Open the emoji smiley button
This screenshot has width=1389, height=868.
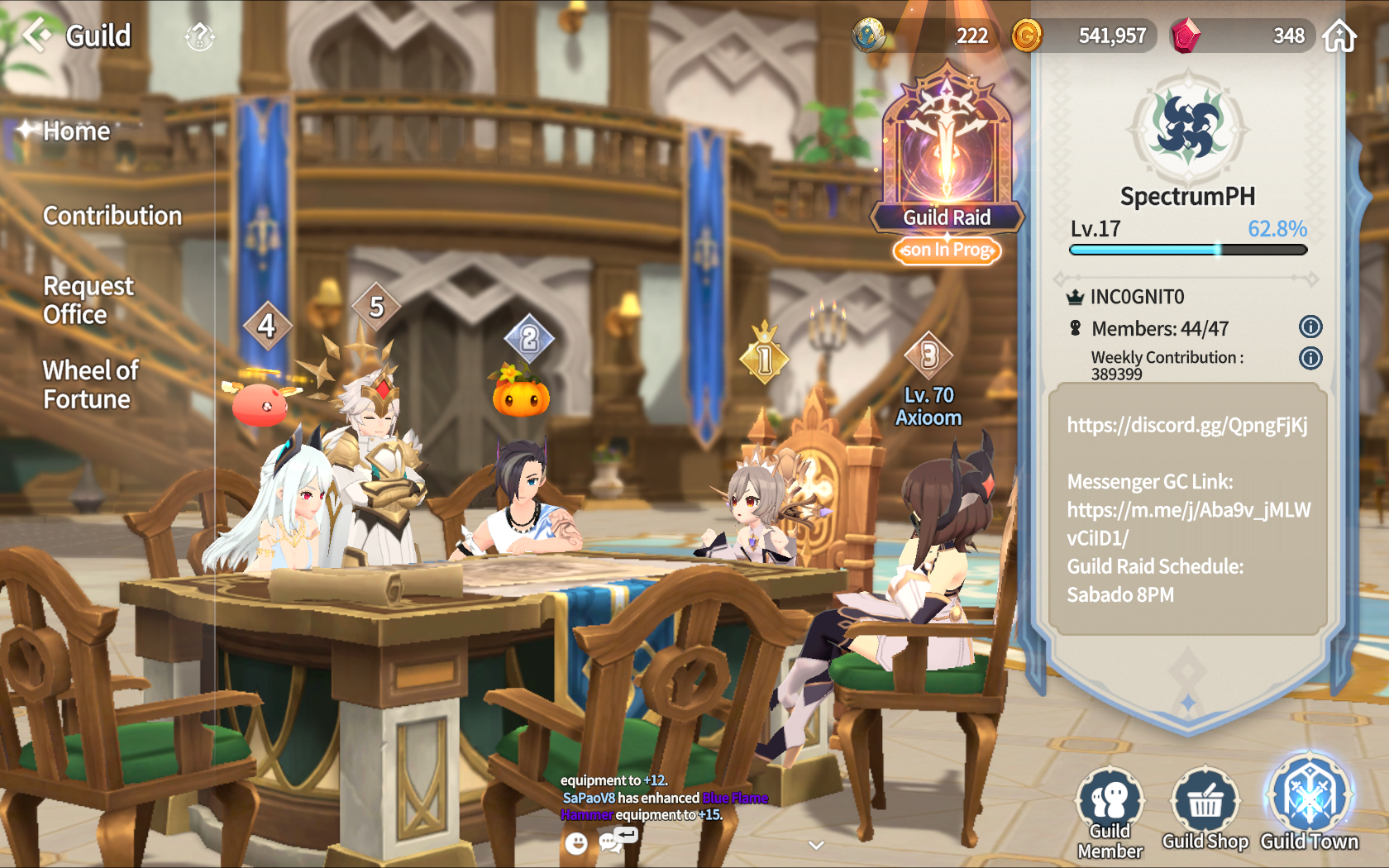(576, 843)
